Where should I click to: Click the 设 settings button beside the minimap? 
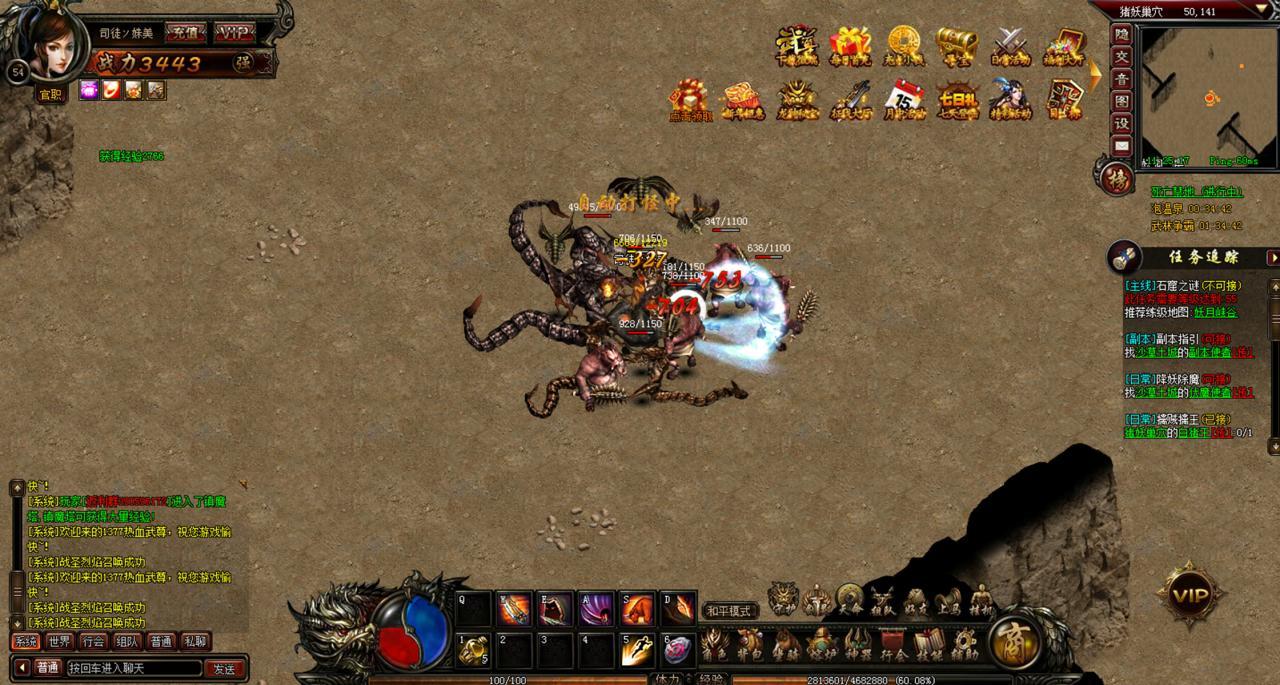tap(1122, 123)
